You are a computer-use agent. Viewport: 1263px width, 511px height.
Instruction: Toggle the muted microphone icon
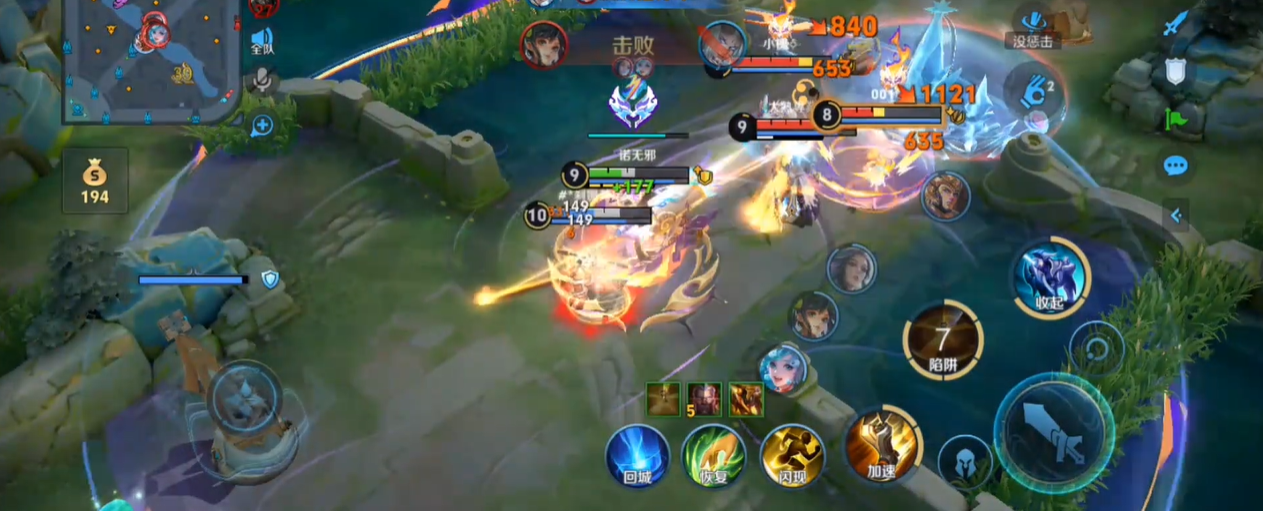coord(262,81)
